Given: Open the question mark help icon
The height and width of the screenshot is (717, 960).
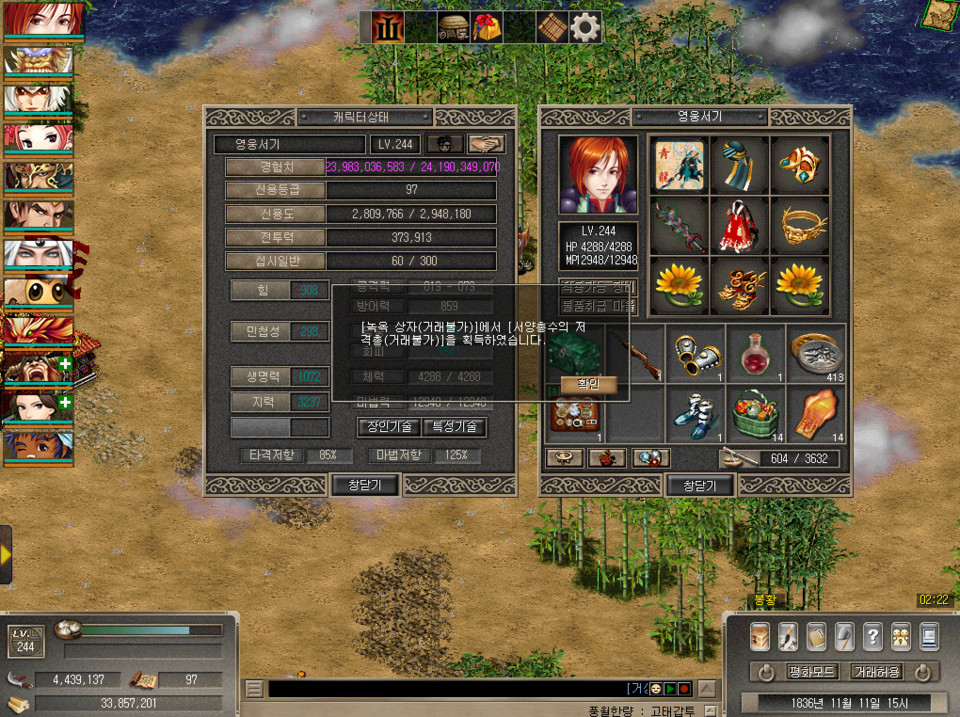Looking at the screenshot, I should tap(872, 636).
